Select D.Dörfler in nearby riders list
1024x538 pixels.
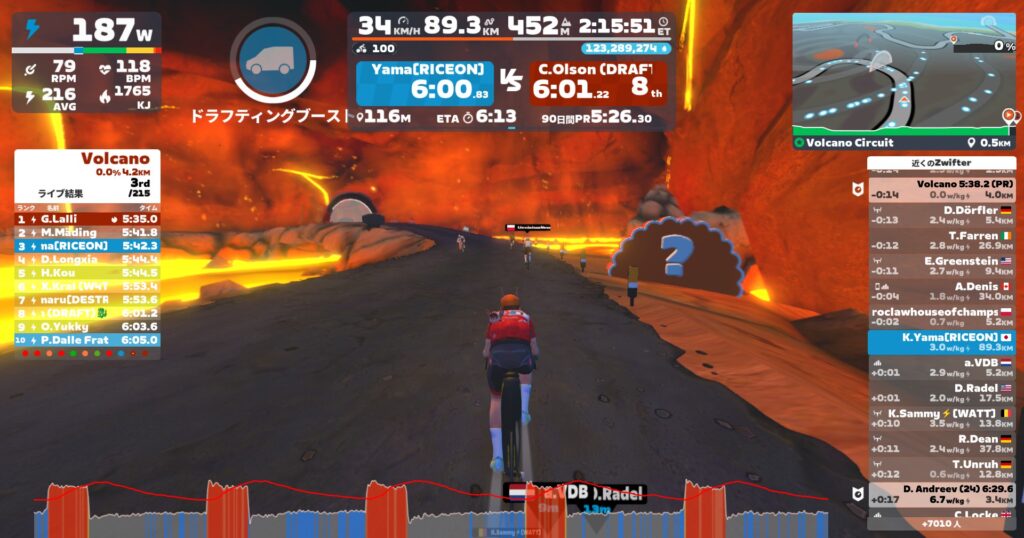click(940, 215)
